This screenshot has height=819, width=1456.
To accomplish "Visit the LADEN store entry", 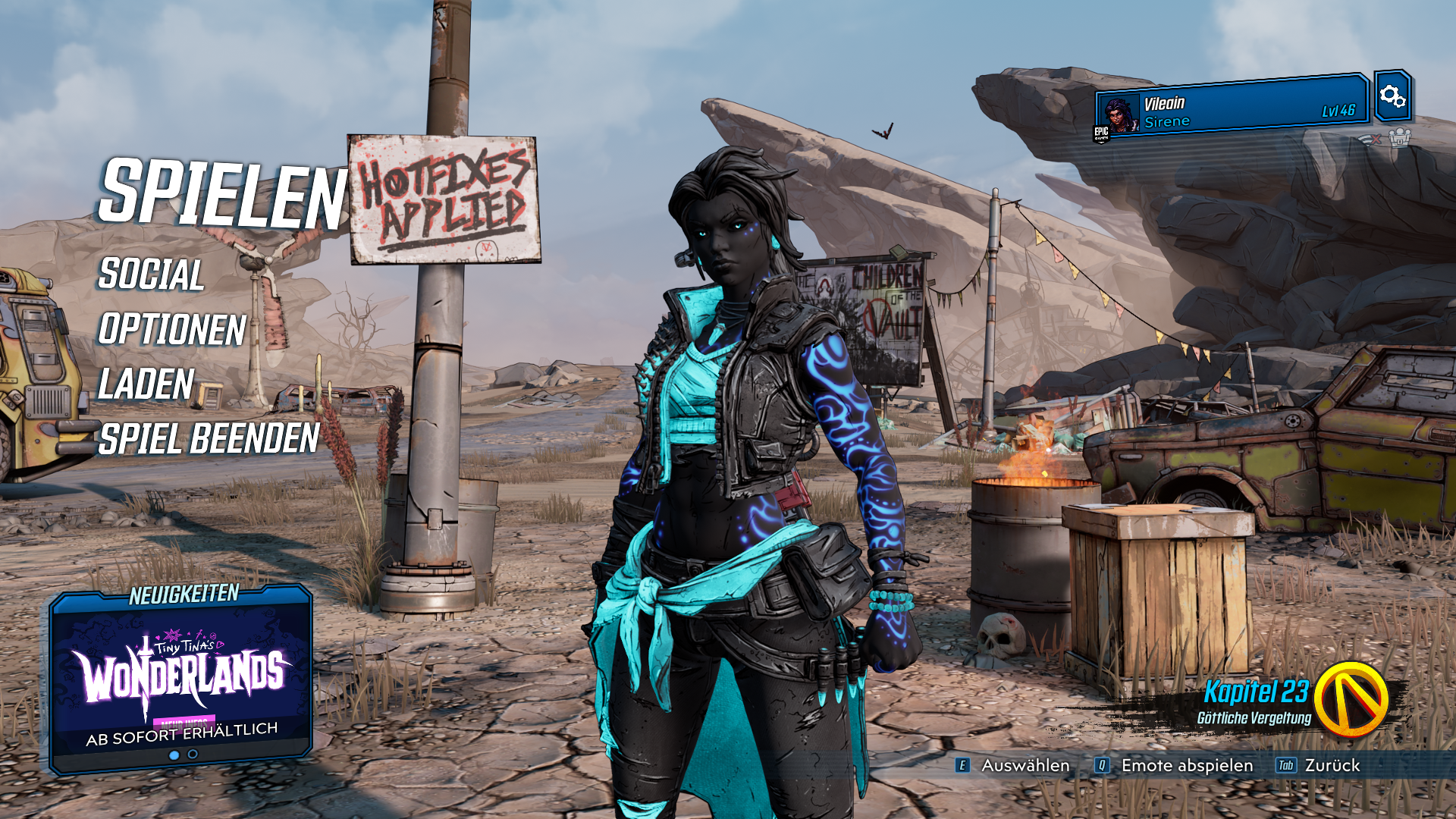I will click(146, 384).
